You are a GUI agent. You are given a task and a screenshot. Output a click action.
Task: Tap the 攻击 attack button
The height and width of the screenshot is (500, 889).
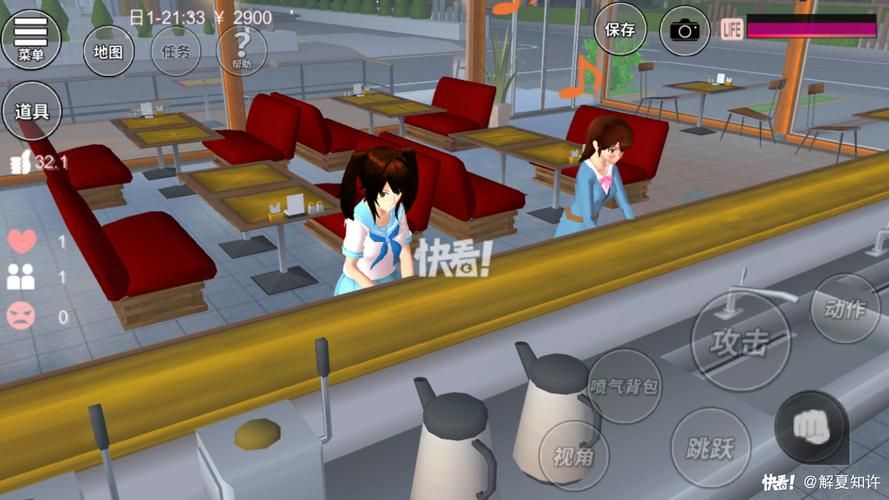pyautogui.click(x=741, y=341)
